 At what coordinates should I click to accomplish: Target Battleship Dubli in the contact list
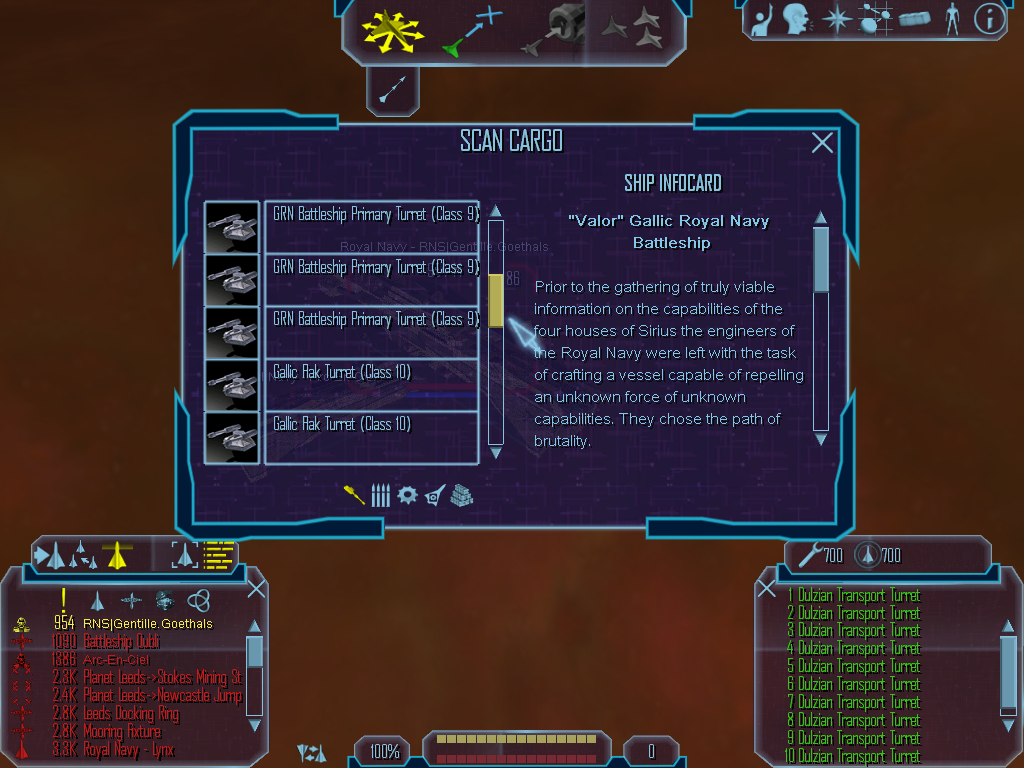(120, 642)
